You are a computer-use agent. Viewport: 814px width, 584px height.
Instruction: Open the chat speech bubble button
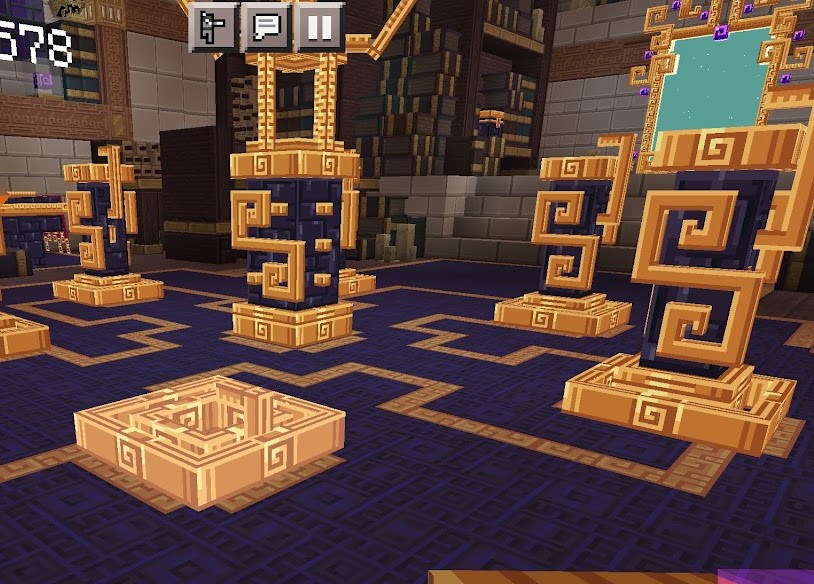(266, 27)
